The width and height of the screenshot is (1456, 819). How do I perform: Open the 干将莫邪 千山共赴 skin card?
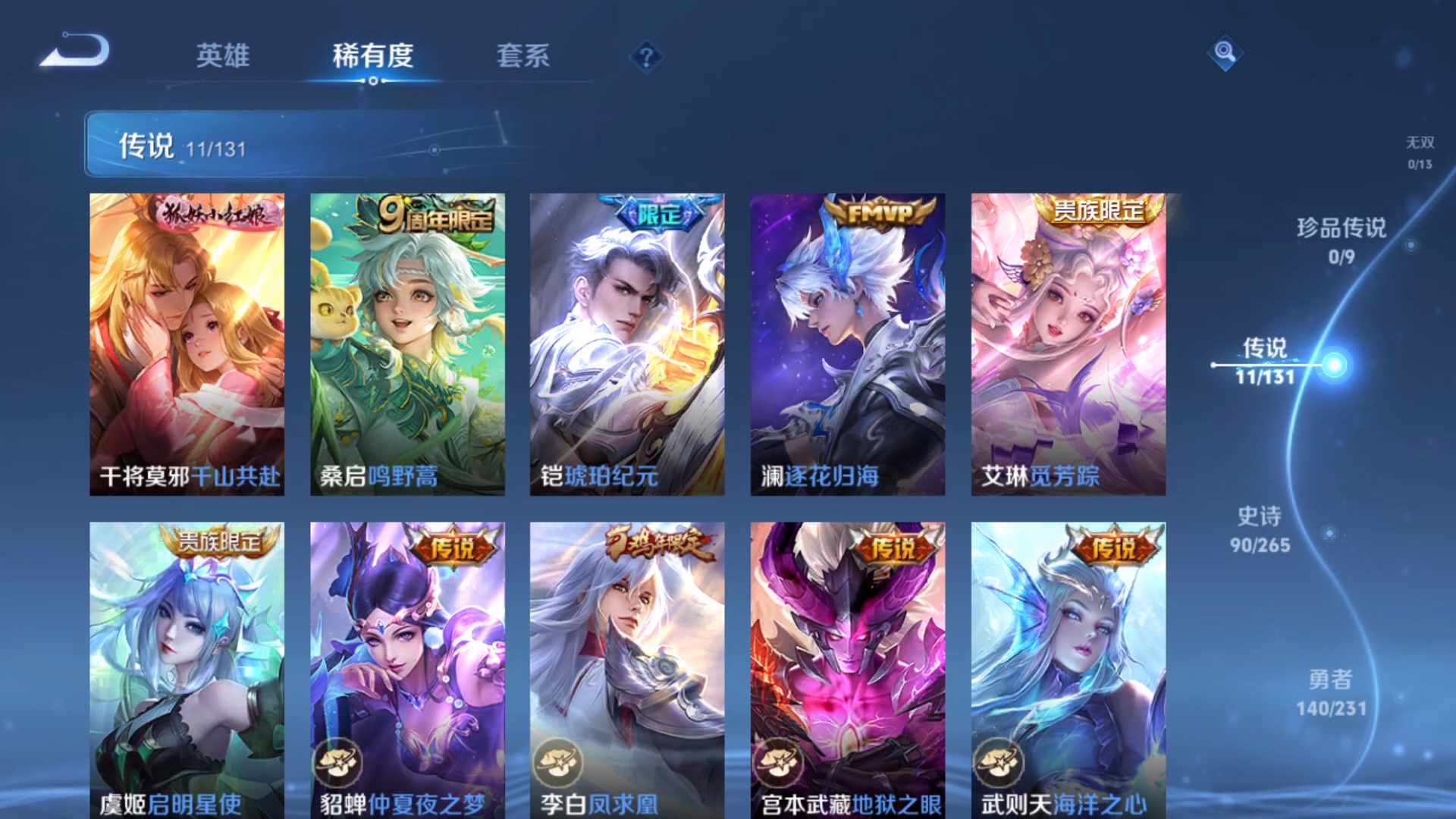coord(187,341)
